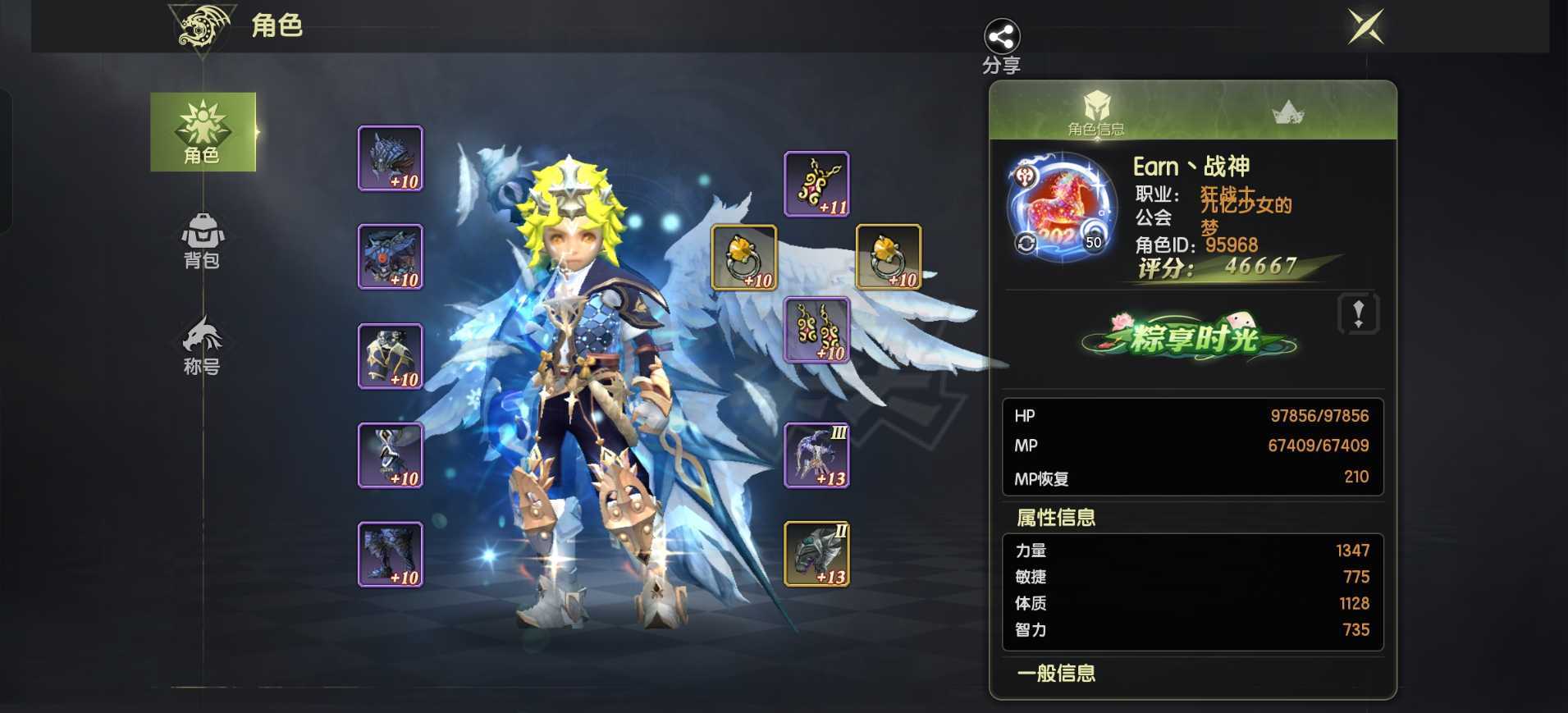Open the +13 mount equipment slot

[x=816, y=554]
